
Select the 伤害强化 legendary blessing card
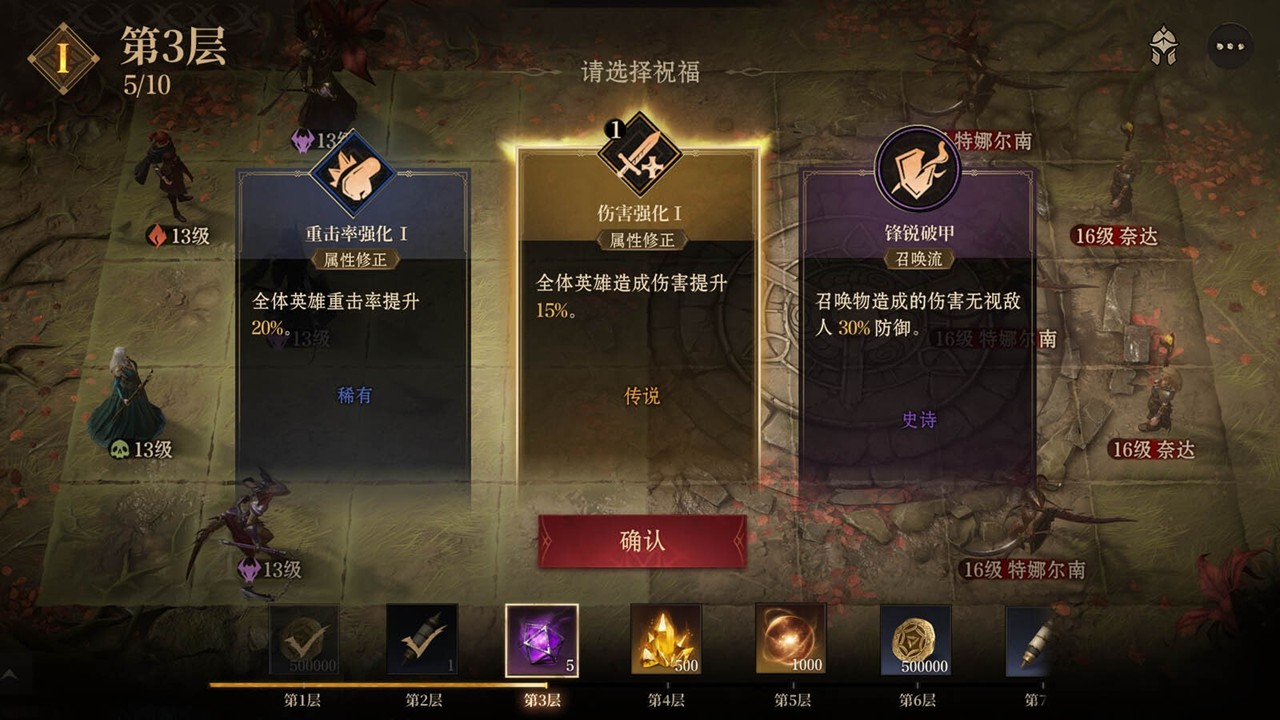click(642, 330)
